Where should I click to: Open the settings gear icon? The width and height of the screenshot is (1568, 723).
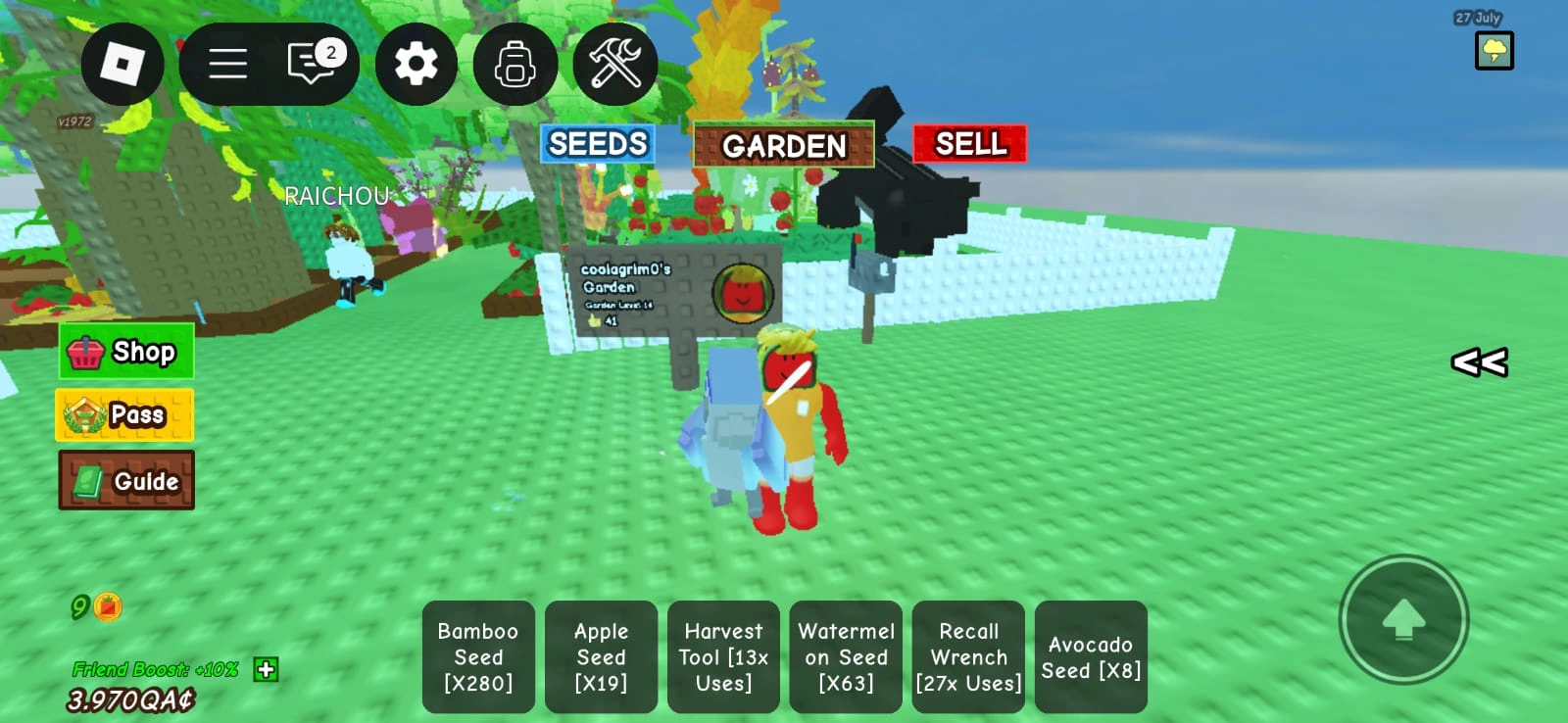click(x=418, y=62)
